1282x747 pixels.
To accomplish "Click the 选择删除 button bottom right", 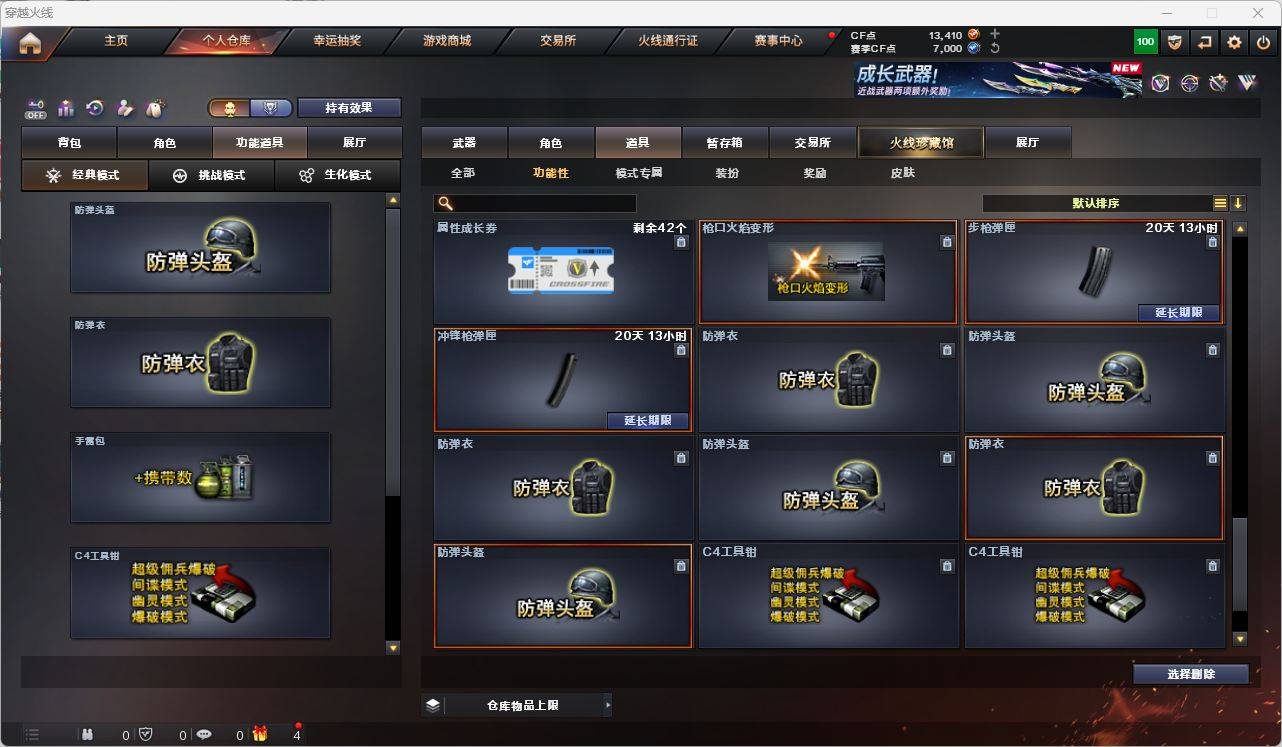I will [x=1190, y=673].
